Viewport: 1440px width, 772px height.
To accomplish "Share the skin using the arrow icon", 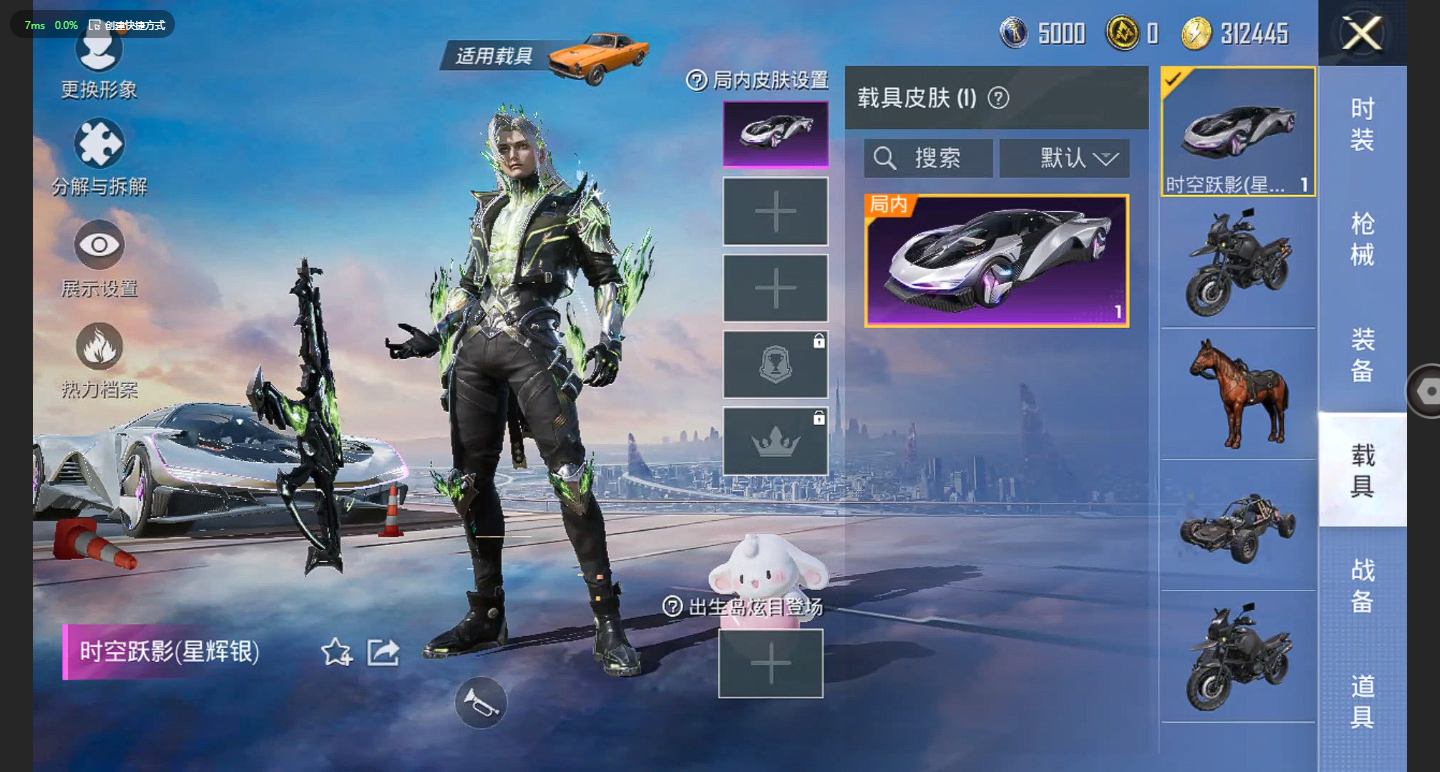I will [x=383, y=653].
